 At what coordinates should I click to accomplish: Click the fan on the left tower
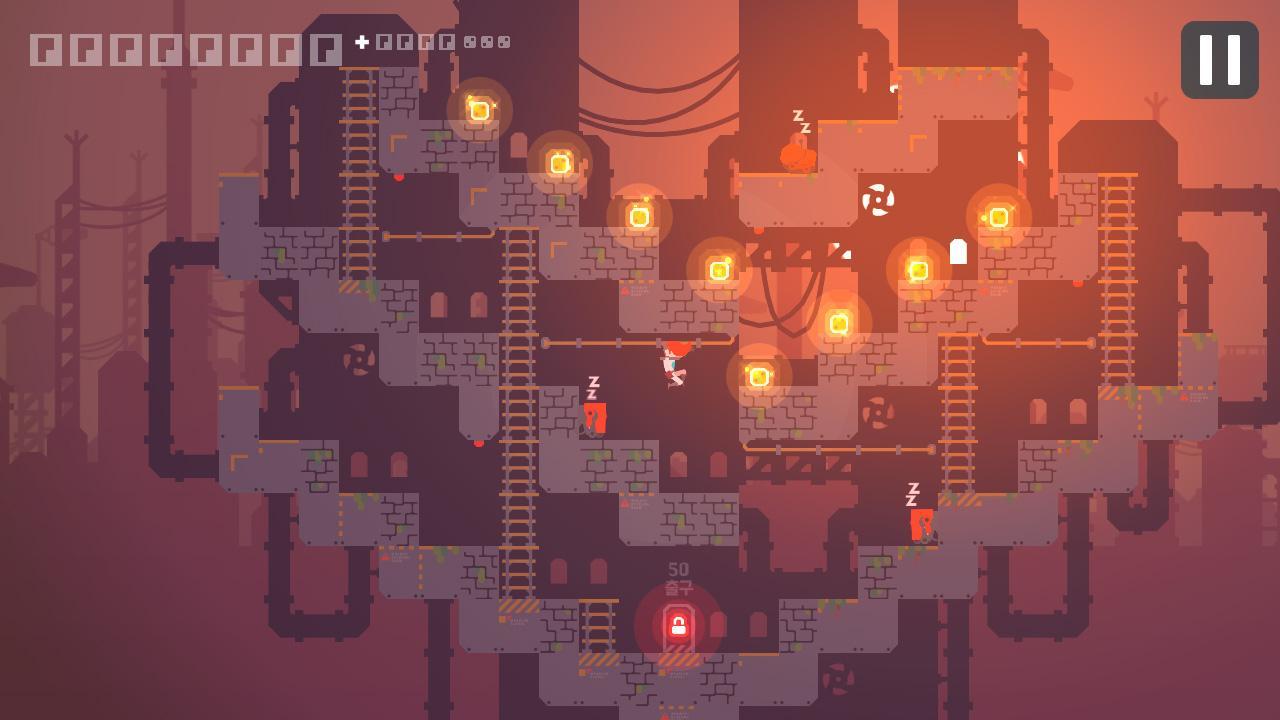tap(357, 362)
